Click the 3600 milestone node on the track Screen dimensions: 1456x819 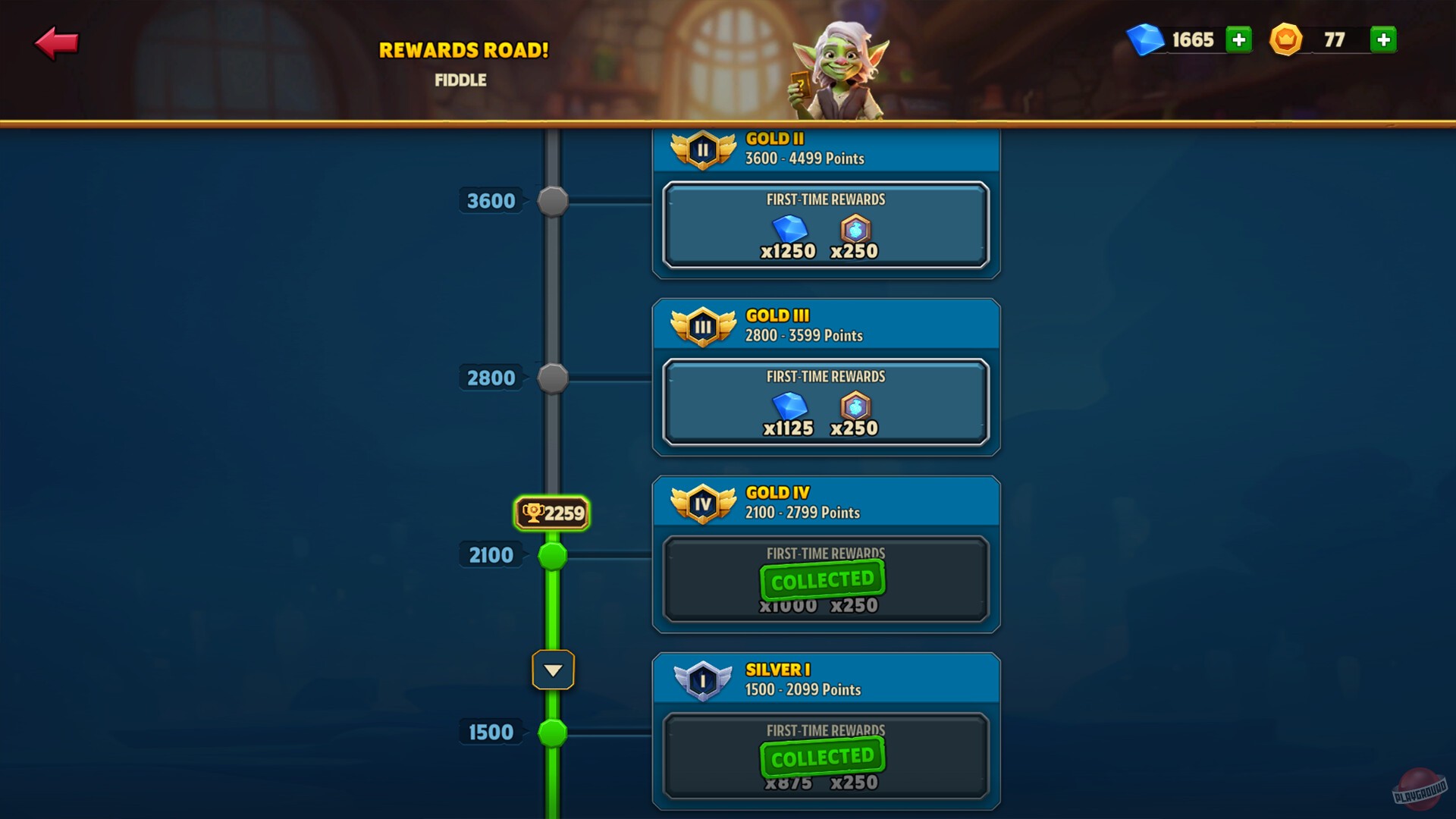pyautogui.click(x=552, y=200)
